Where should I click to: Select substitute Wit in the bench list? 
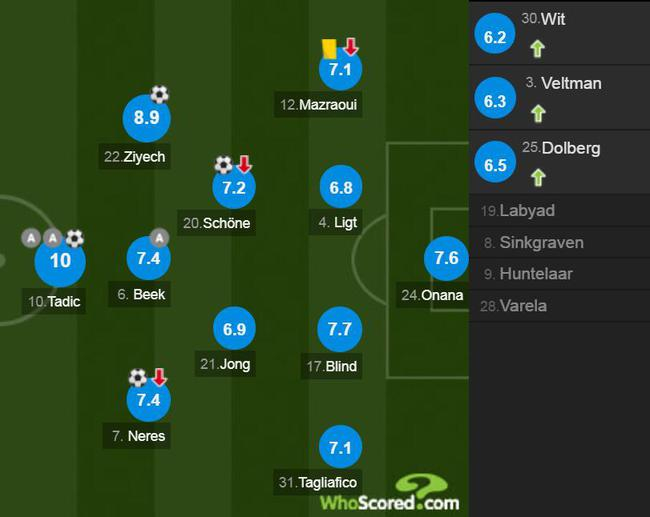pos(554,20)
